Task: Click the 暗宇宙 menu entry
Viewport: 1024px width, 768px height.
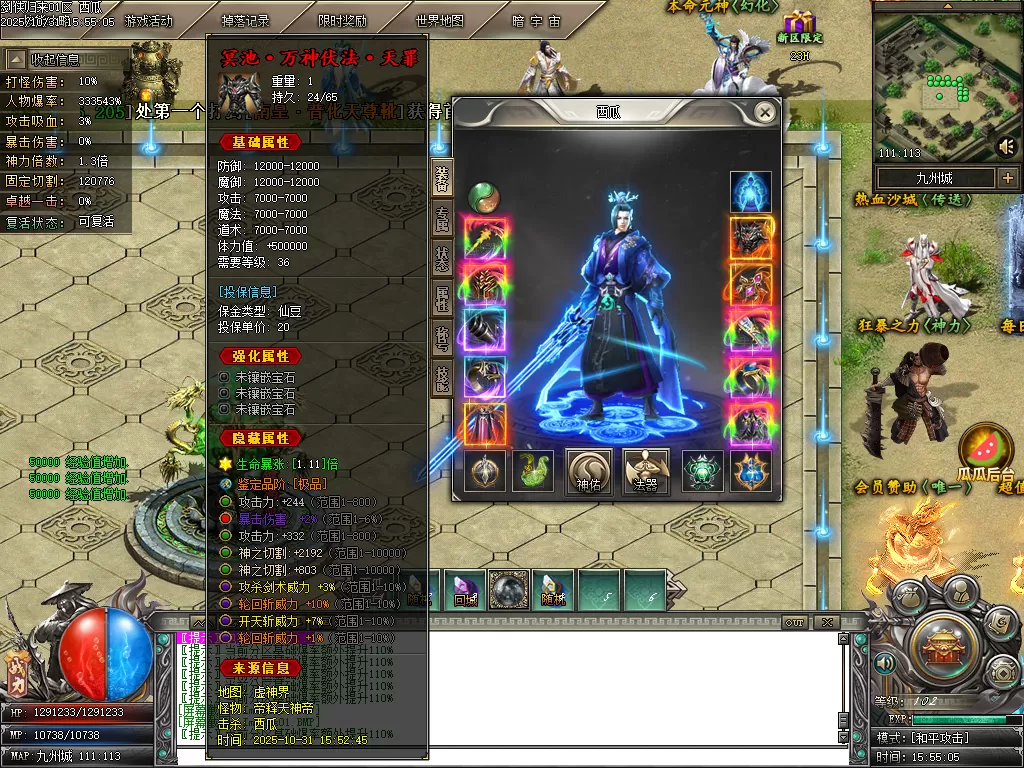Action: coord(536,21)
